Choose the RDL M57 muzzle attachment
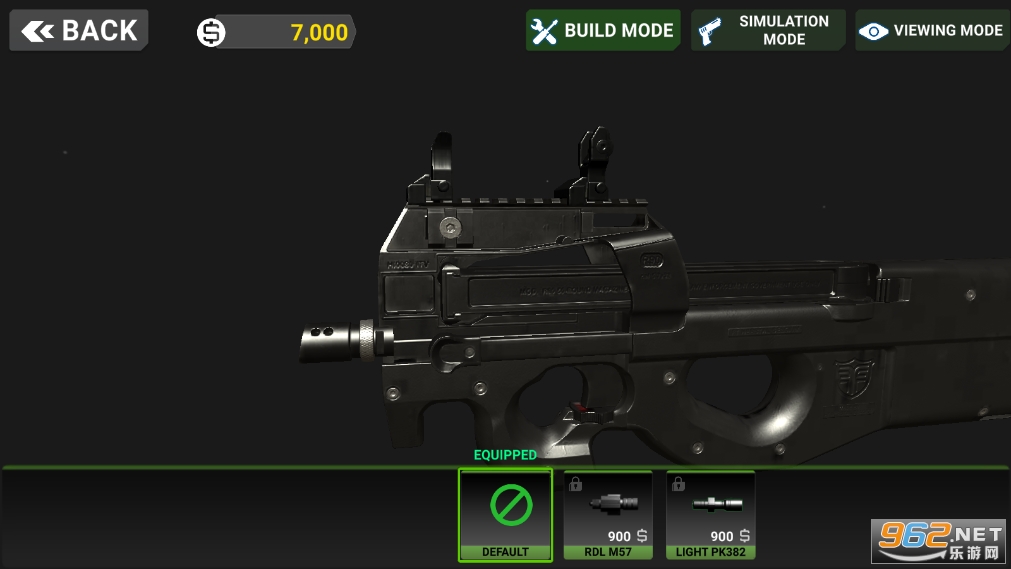 pyautogui.click(x=608, y=514)
